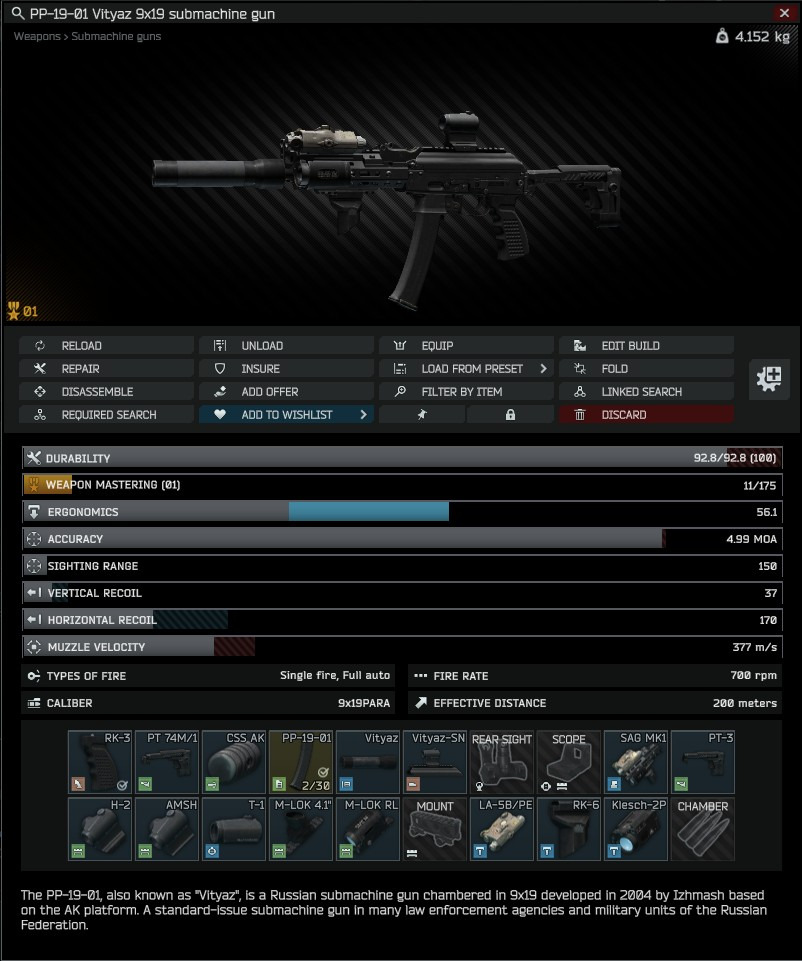Repair the Vityaz submachine gun
This screenshot has height=961, width=802.
(105, 368)
